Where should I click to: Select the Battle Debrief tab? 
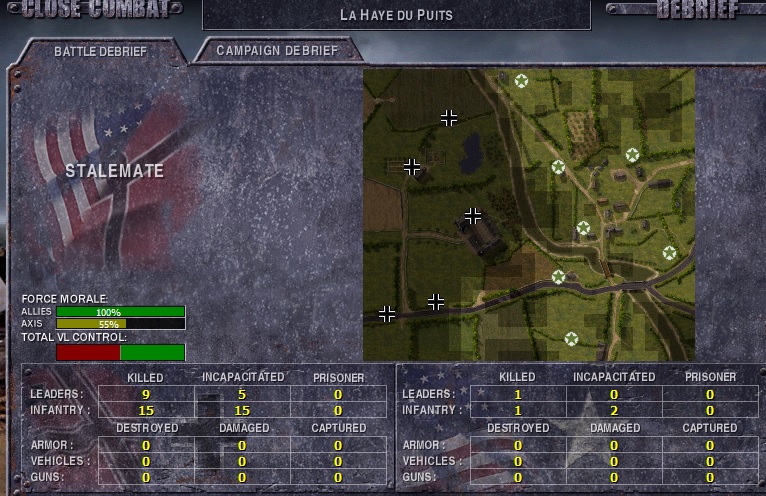tap(99, 50)
